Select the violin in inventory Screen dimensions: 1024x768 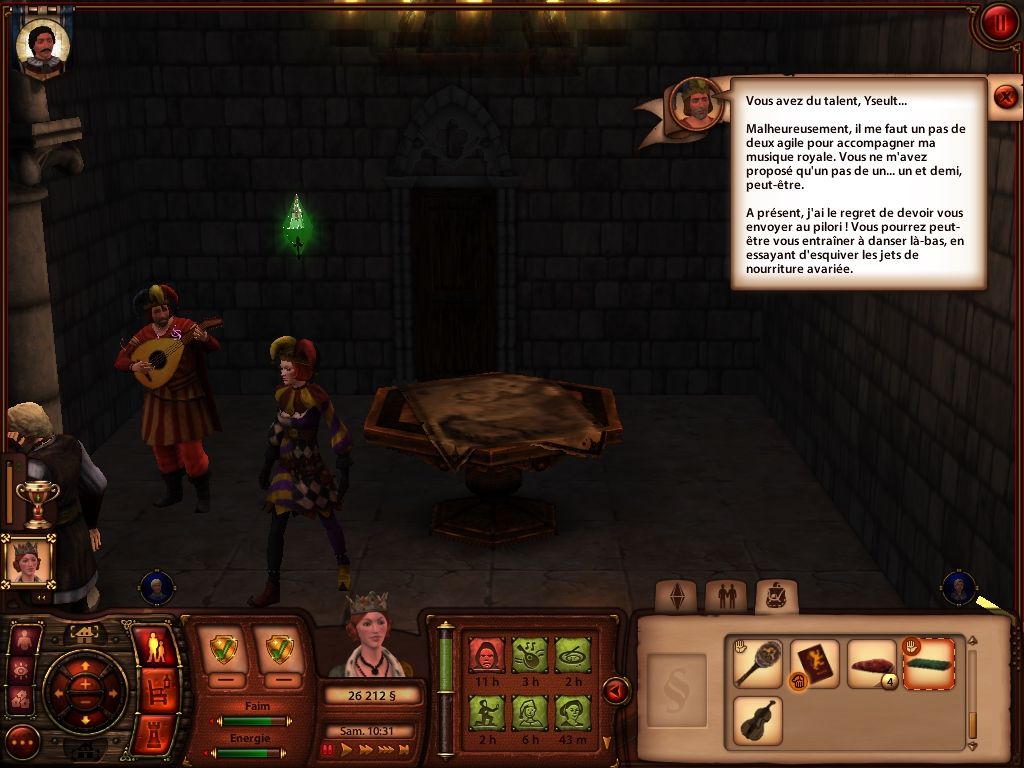(x=757, y=720)
